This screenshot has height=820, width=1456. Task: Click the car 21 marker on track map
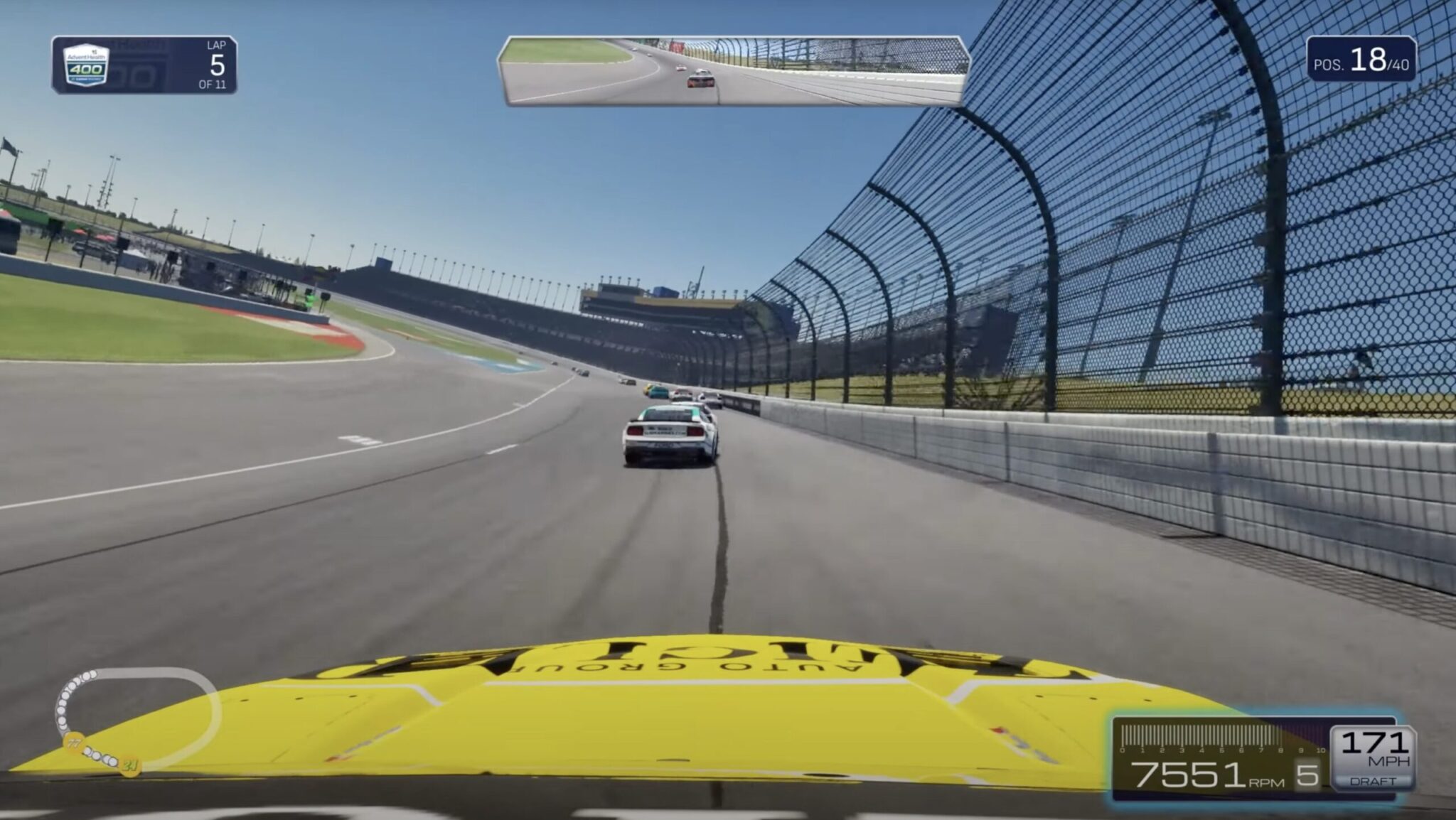click(132, 766)
